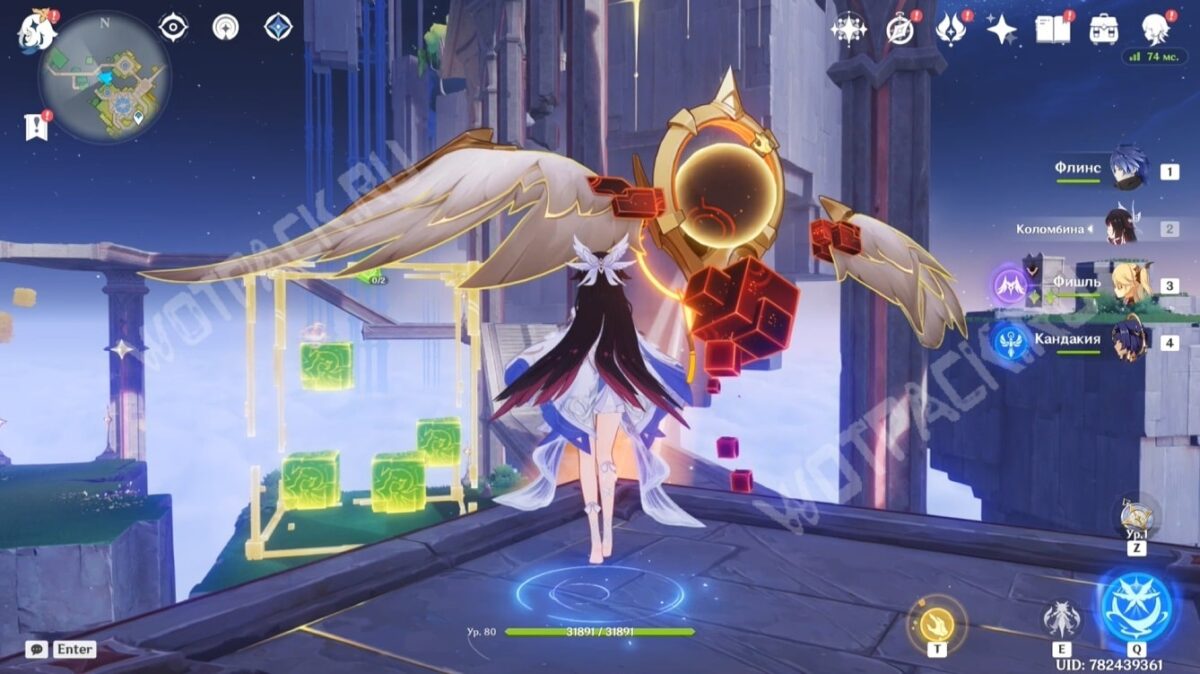Viewport: 1200px width, 674px height.
Task: Open the inventory backpack icon
Action: 1104,29
